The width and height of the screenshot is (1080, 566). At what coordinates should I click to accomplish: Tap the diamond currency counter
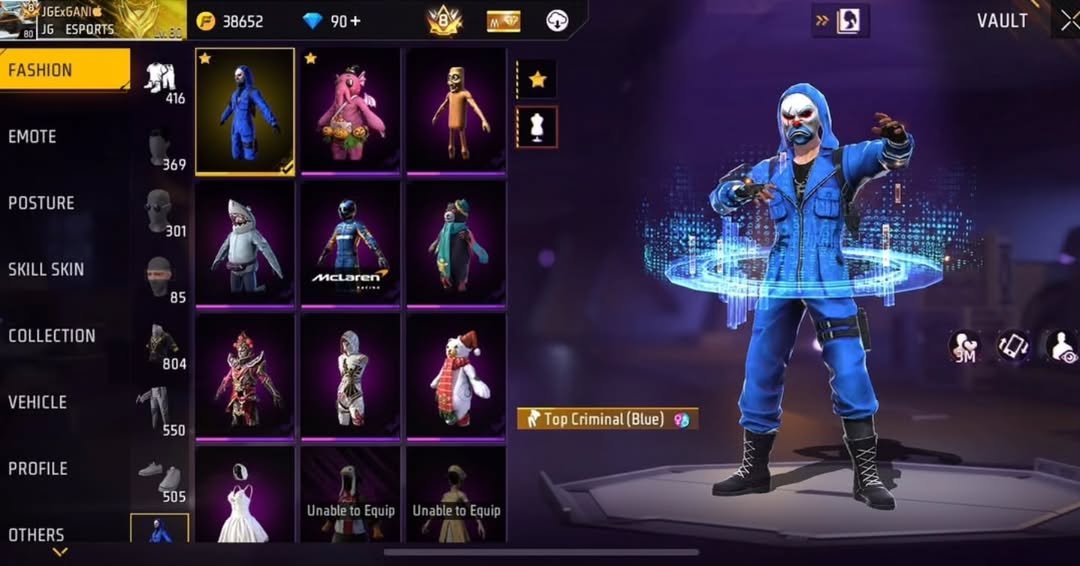[331, 21]
